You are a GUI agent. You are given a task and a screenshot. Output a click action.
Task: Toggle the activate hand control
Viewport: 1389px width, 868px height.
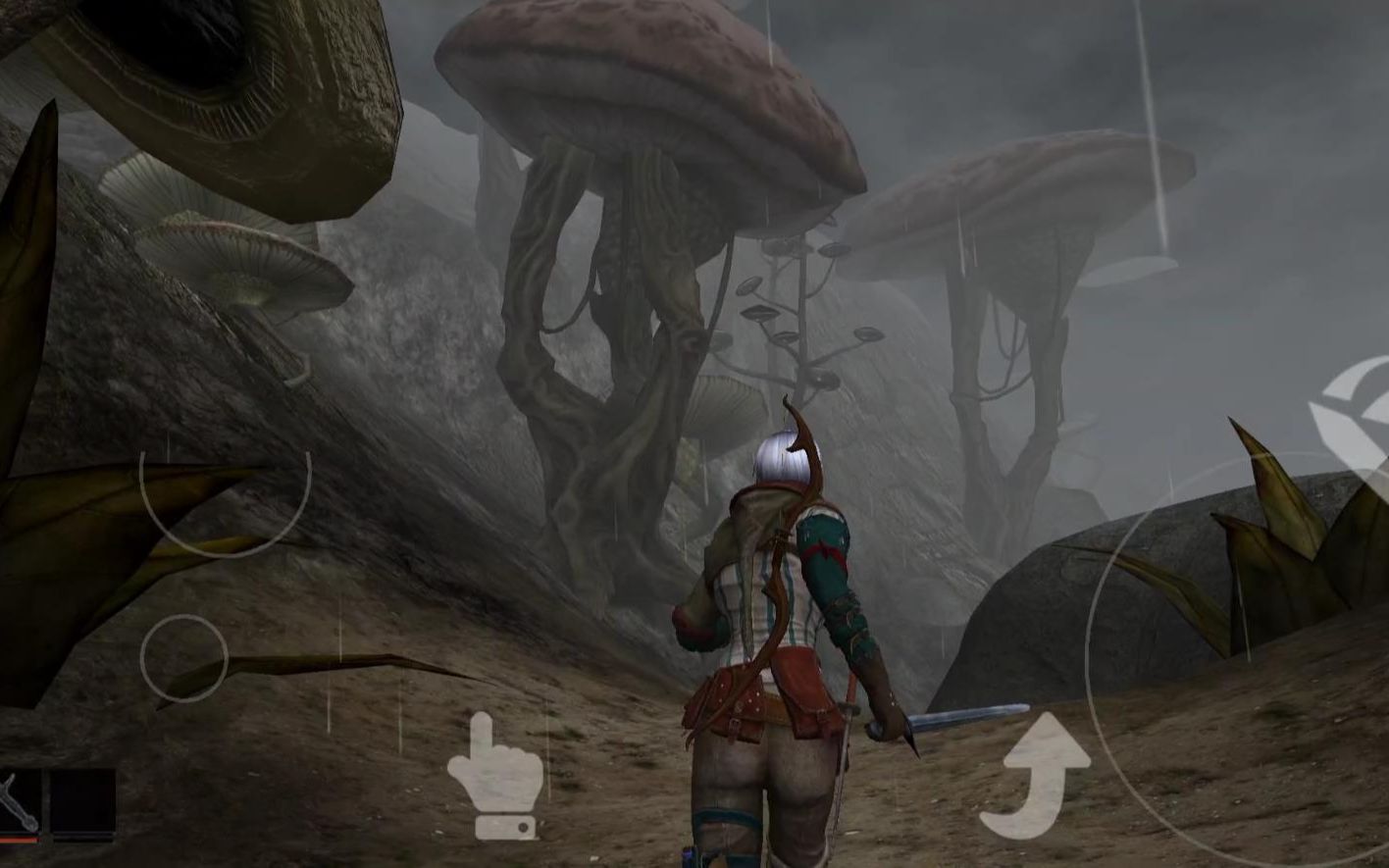tap(495, 775)
